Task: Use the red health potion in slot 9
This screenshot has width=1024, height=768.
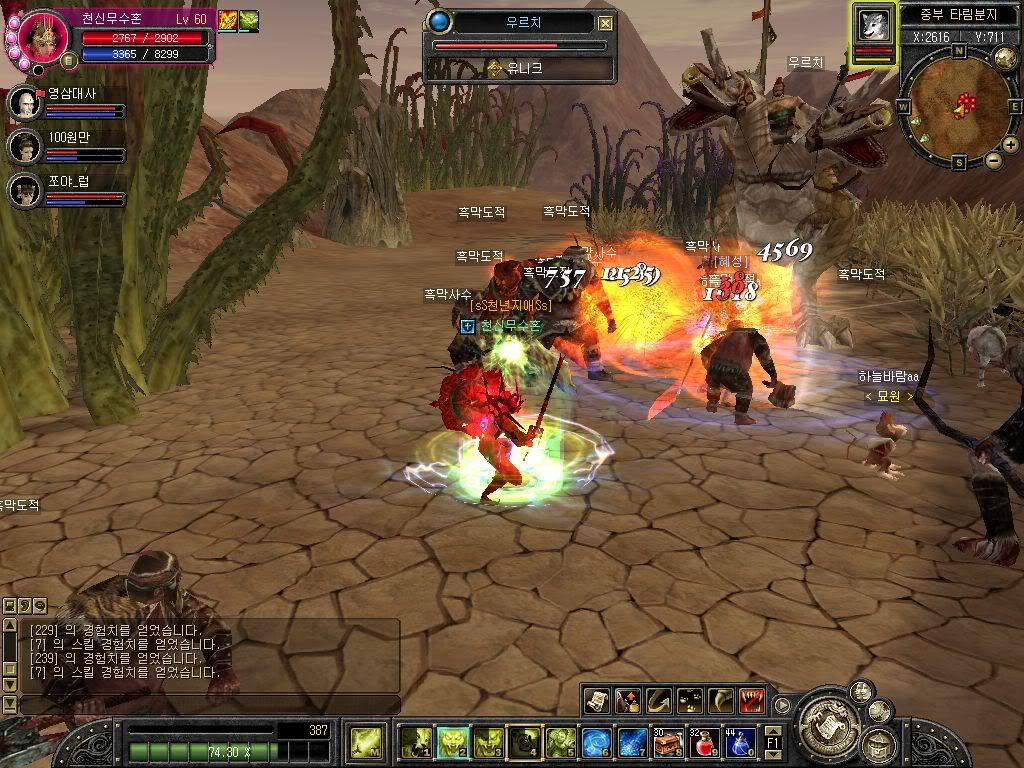Action: click(x=705, y=743)
